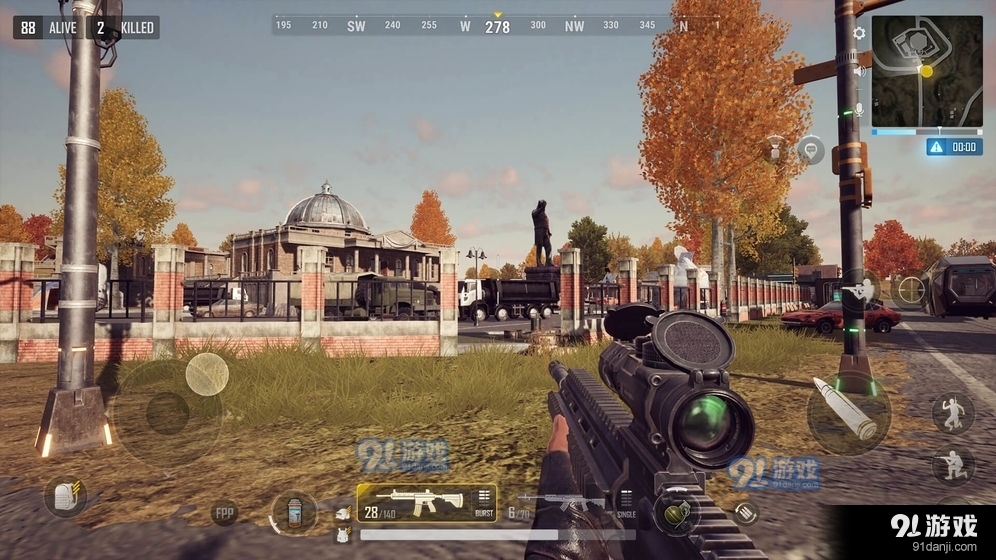Fire weapon with the bullet button

[x=848, y=410]
